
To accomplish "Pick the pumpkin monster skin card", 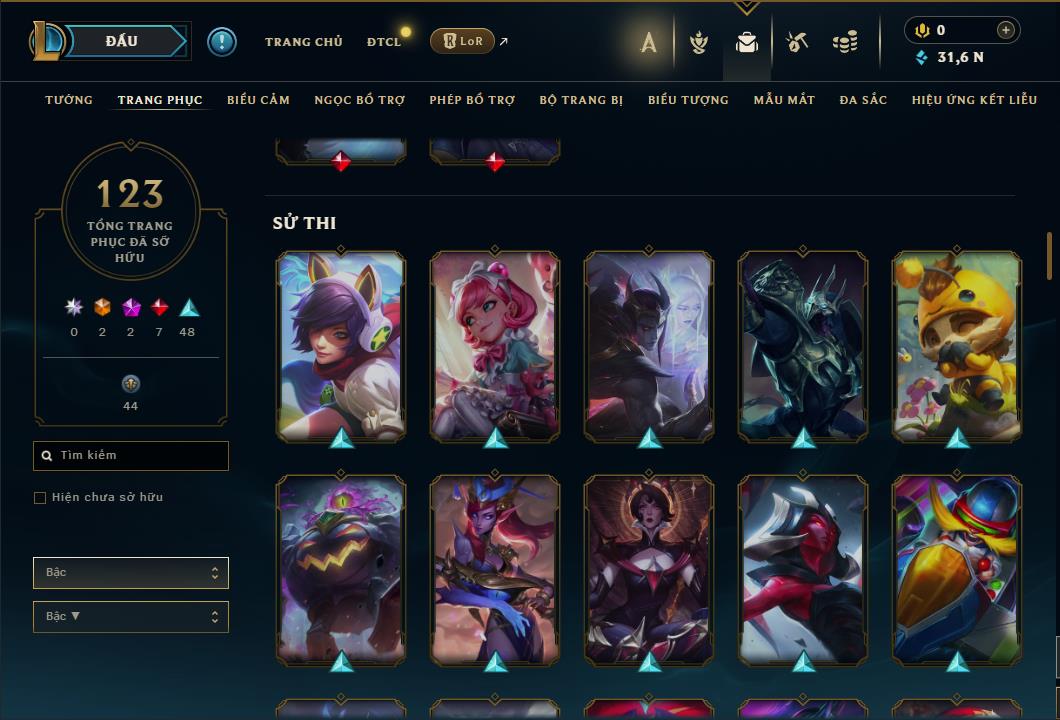I will point(341,568).
